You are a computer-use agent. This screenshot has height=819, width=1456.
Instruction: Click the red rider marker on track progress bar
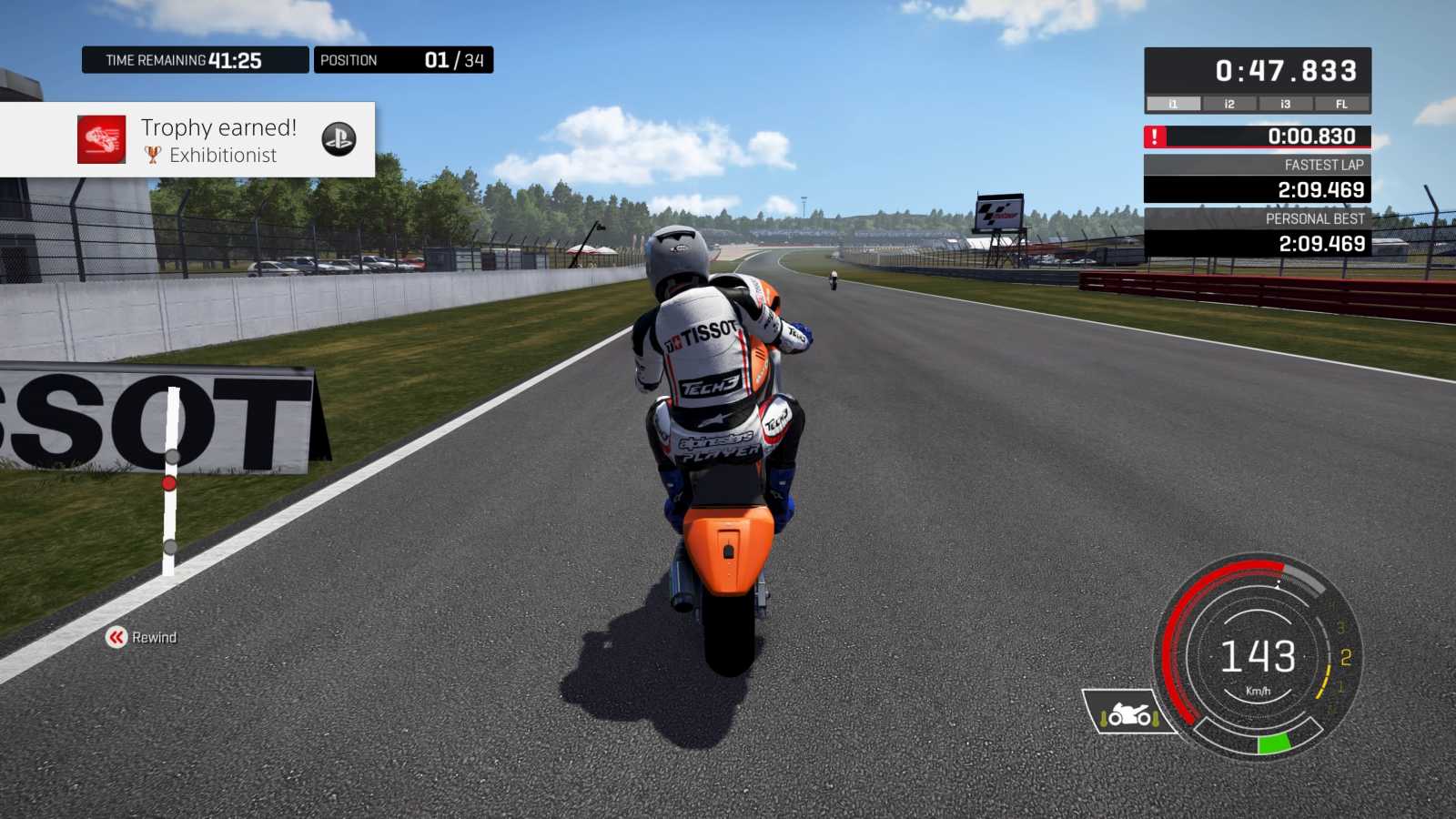tap(169, 483)
